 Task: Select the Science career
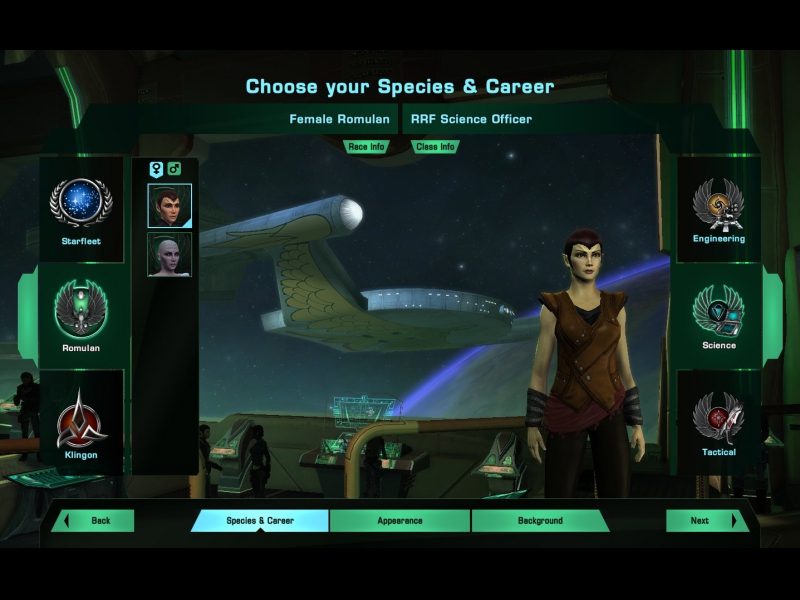point(718,314)
